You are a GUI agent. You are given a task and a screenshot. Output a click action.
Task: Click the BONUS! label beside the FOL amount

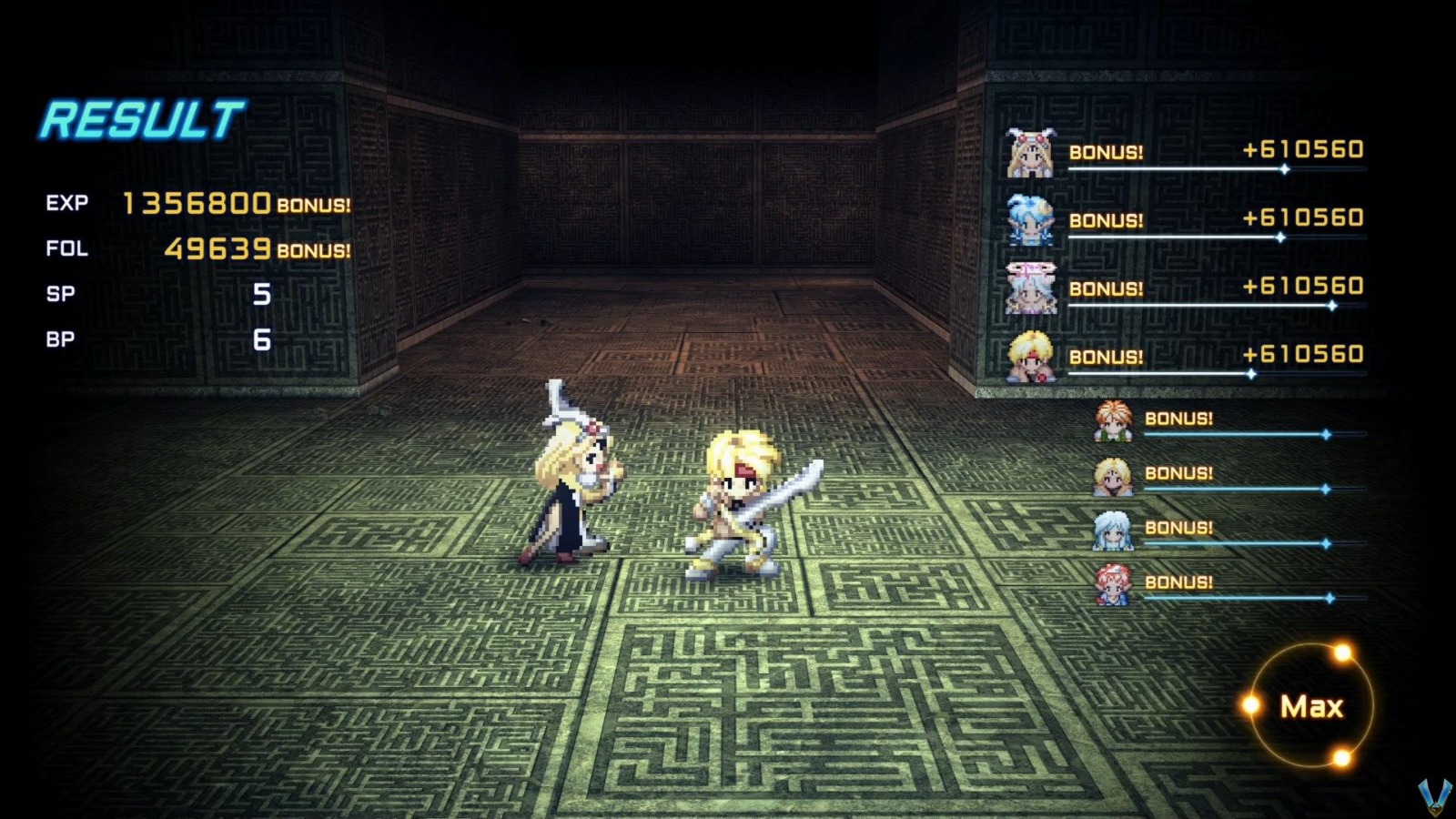[x=313, y=249]
